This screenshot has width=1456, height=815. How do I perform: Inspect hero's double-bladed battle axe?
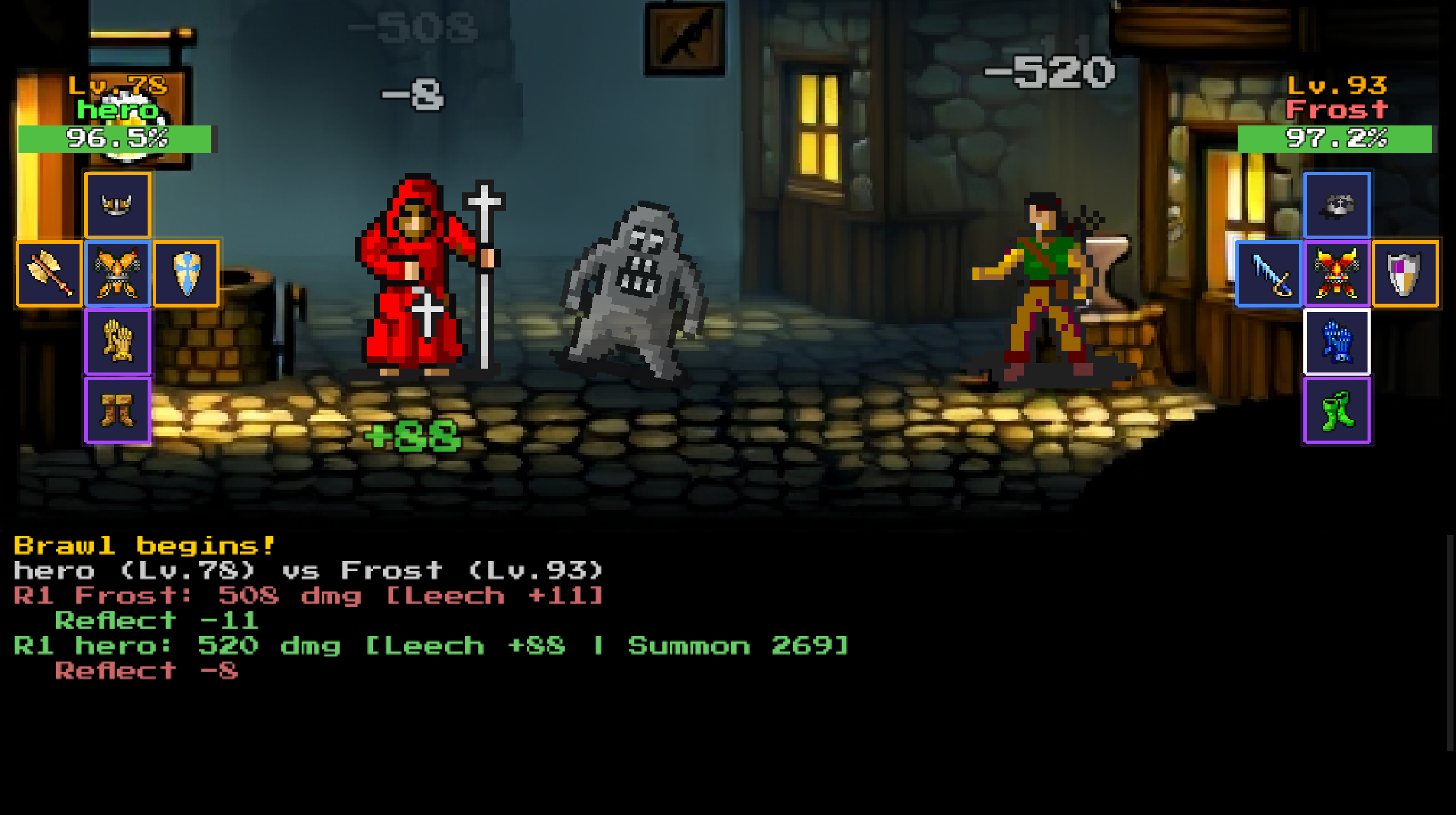(x=49, y=274)
